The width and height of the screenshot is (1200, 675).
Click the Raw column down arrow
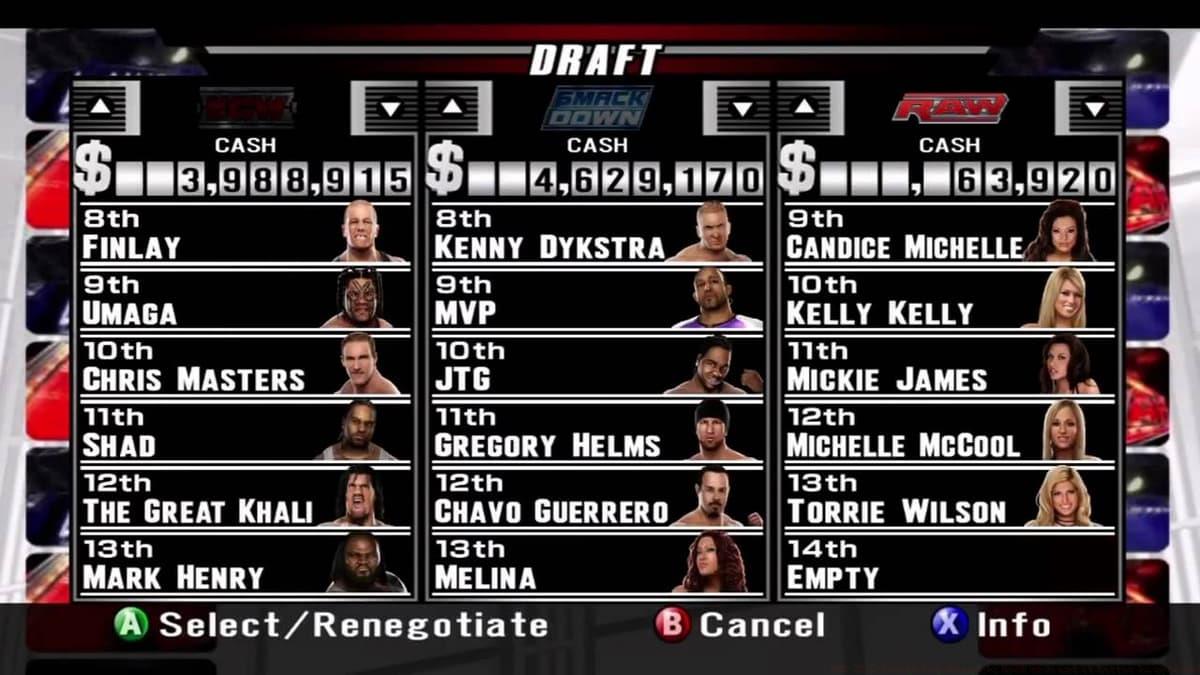tap(1093, 108)
